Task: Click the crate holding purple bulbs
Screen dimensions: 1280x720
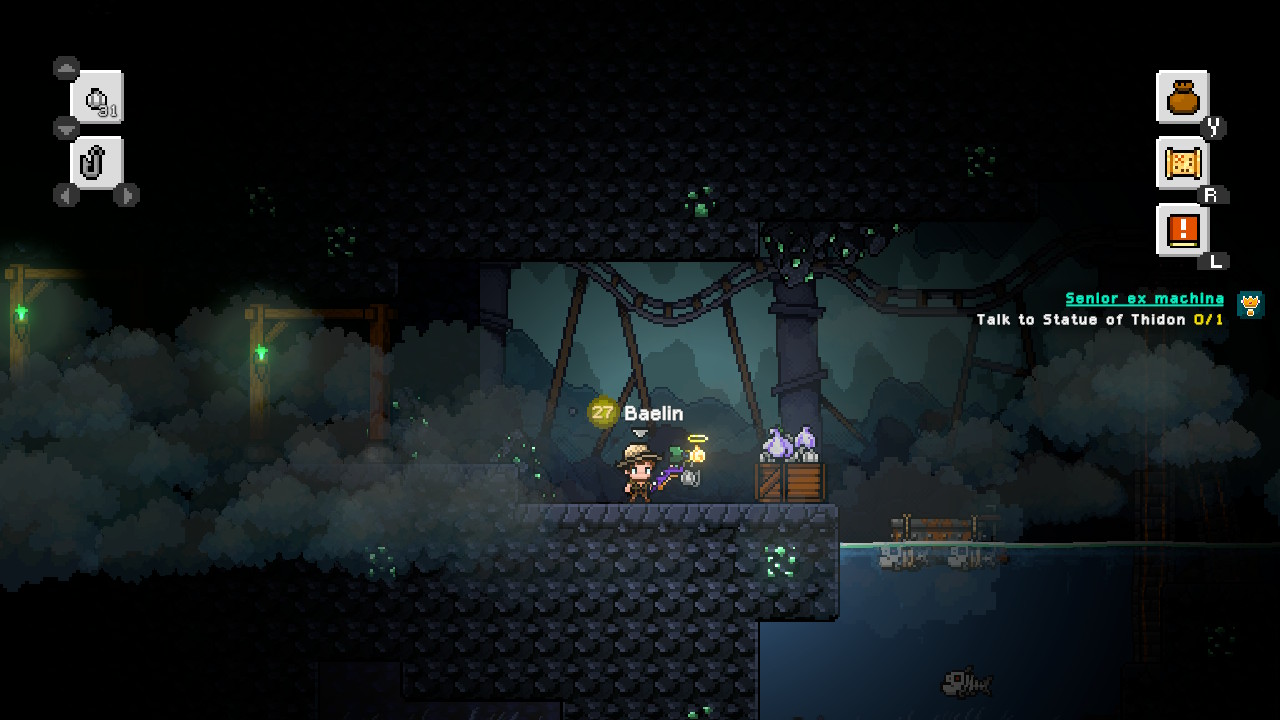Action: [788, 480]
